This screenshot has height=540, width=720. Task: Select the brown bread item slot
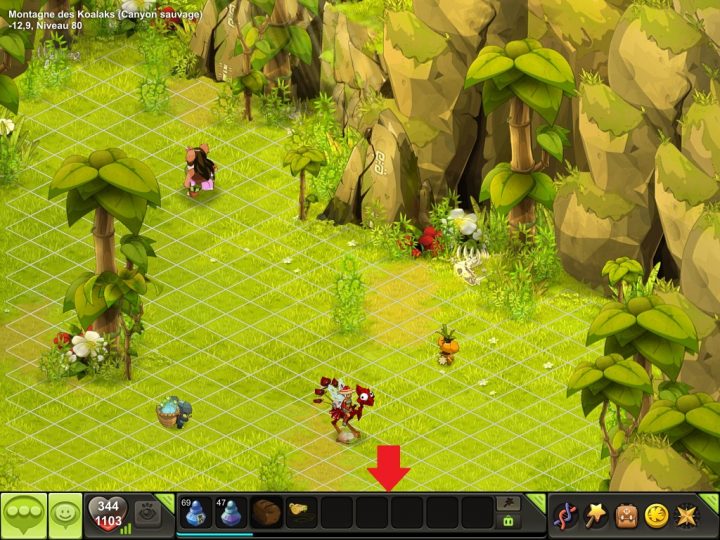click(x=266, y=512)
